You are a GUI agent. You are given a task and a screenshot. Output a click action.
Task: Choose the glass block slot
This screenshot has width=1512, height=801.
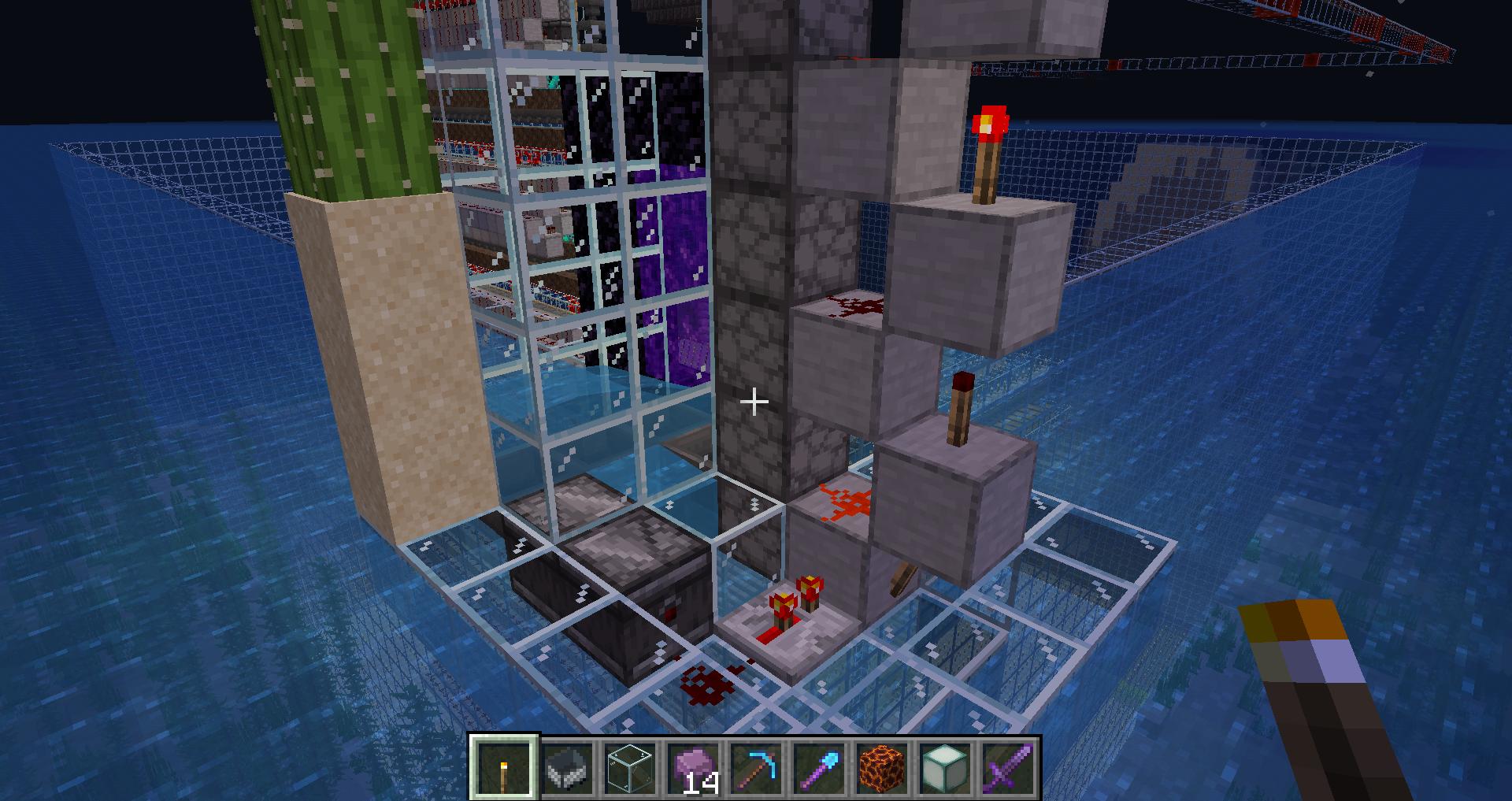[x=630, y=767]
